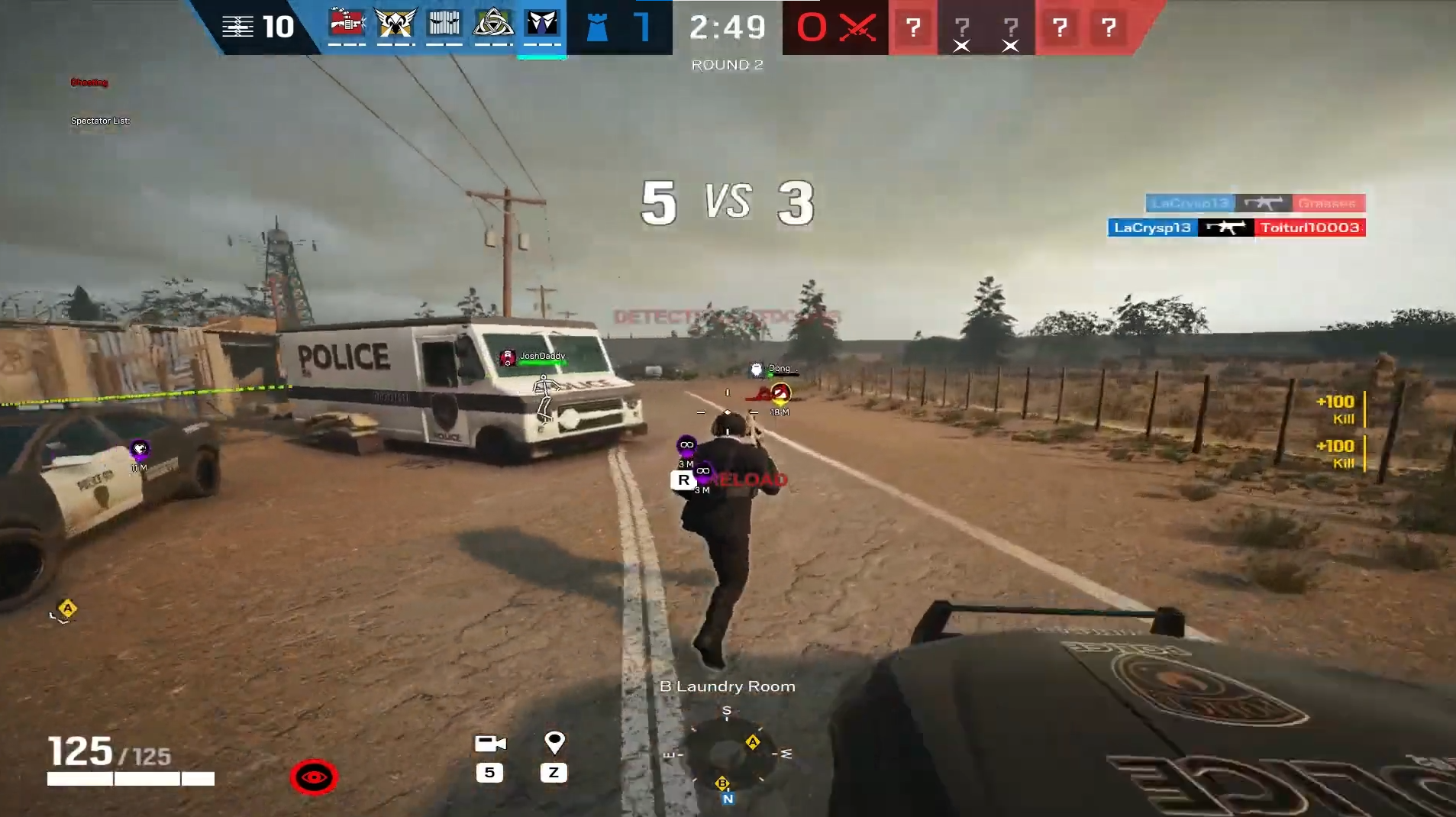Viewport: 1456px width, 817px height.
Task: Click the winged axe operator icon
Action: [395, 24]
